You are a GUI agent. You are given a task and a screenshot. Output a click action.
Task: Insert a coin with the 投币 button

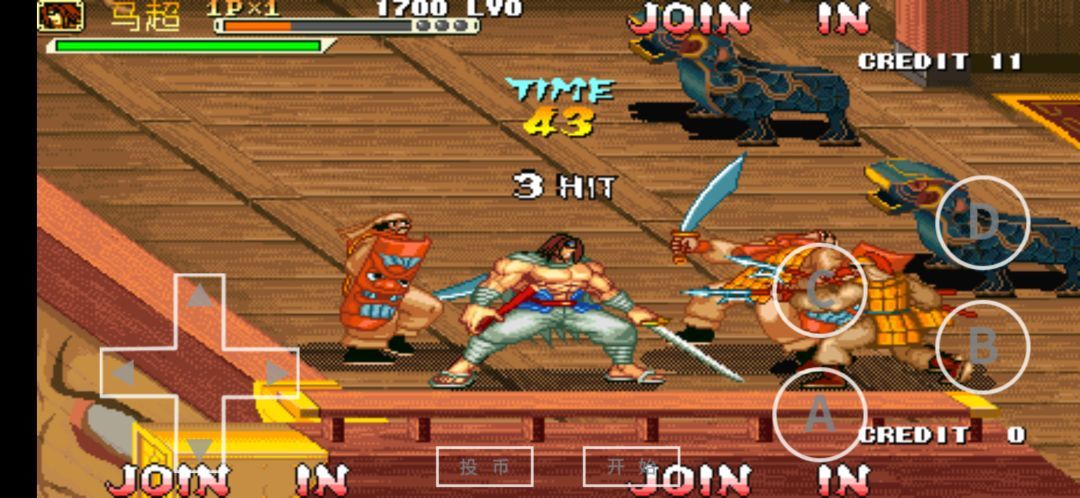484,466
